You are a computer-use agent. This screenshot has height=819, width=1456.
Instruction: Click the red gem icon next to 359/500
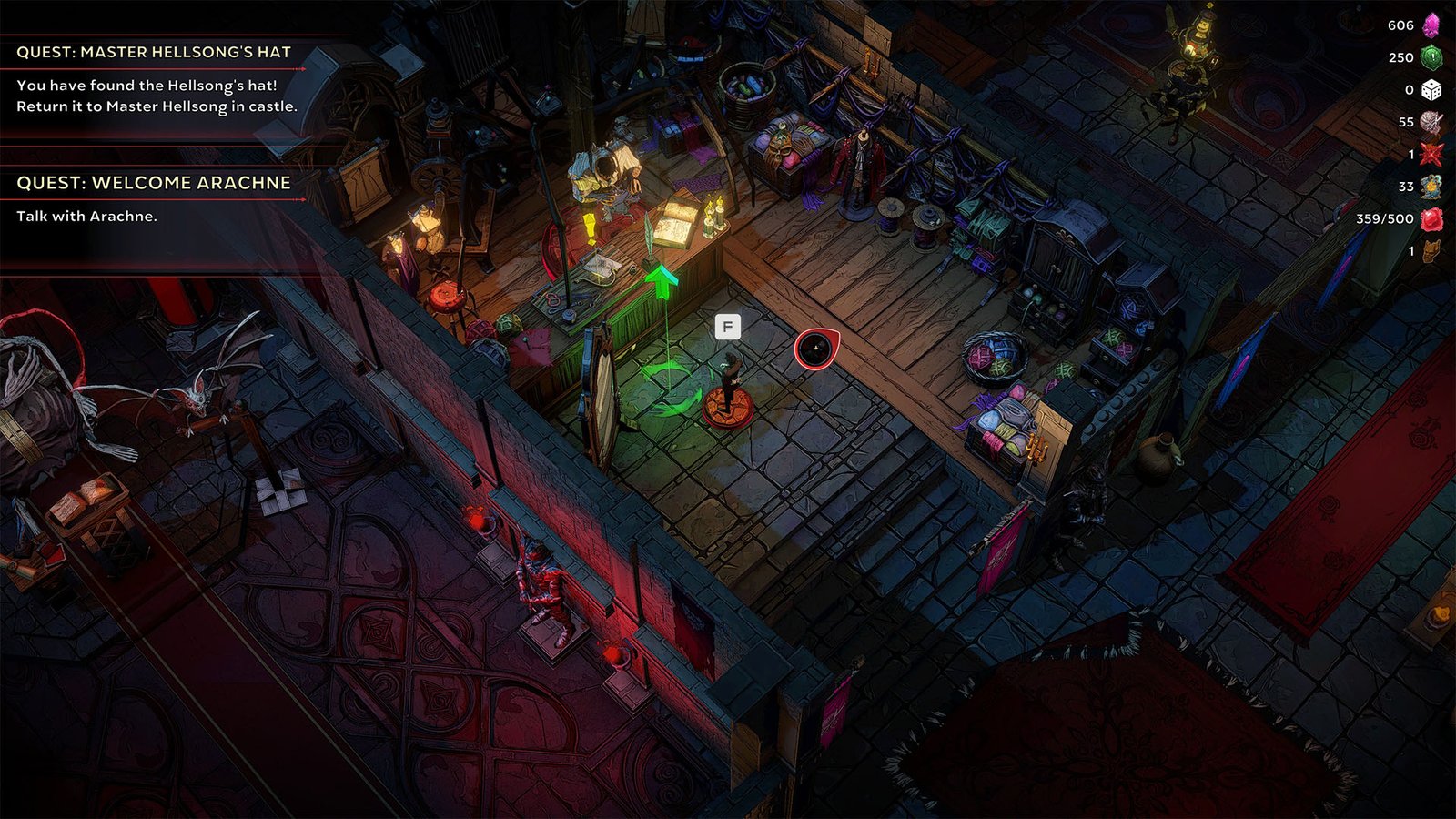1431,217
